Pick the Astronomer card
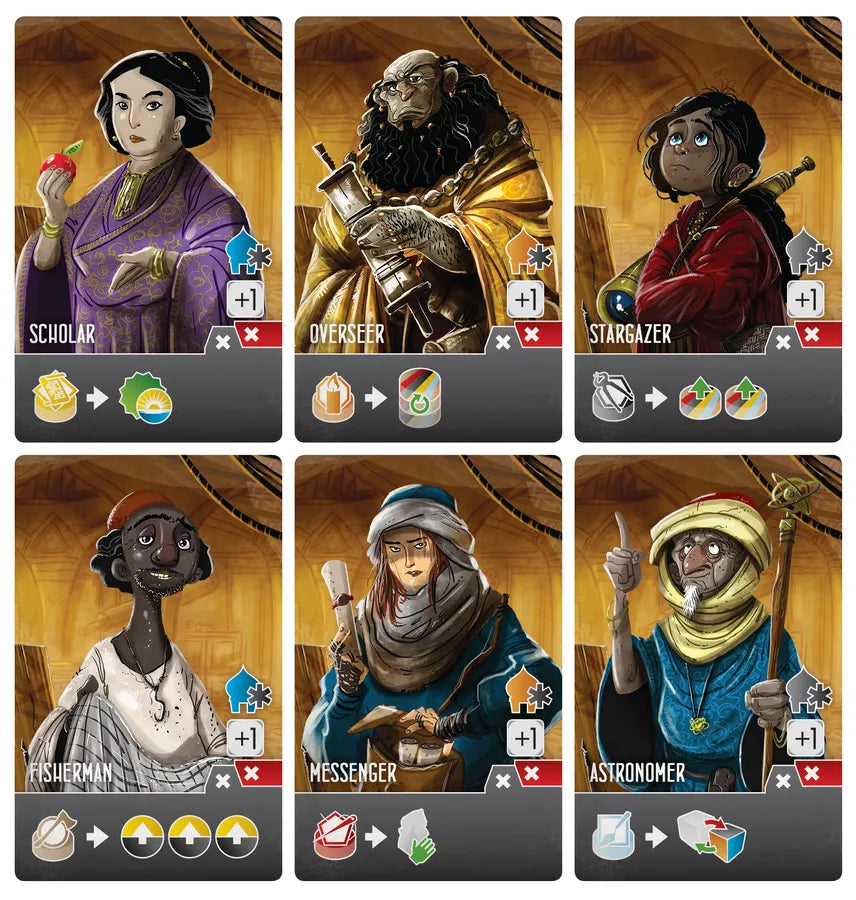The width and height of the screenshot is (856, 900). (708, 668)
